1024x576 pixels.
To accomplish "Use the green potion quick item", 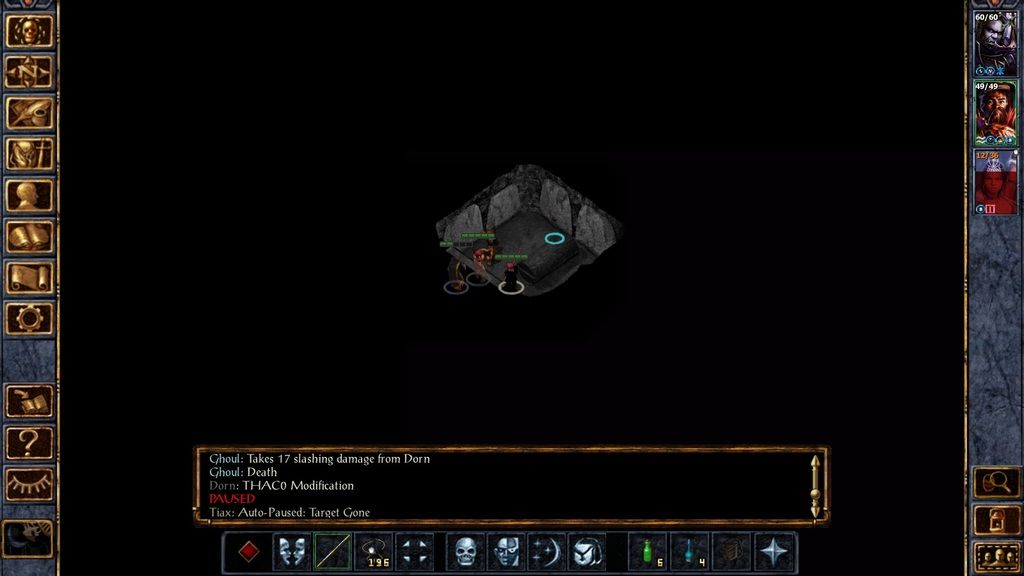I will (x=647, y=551).
